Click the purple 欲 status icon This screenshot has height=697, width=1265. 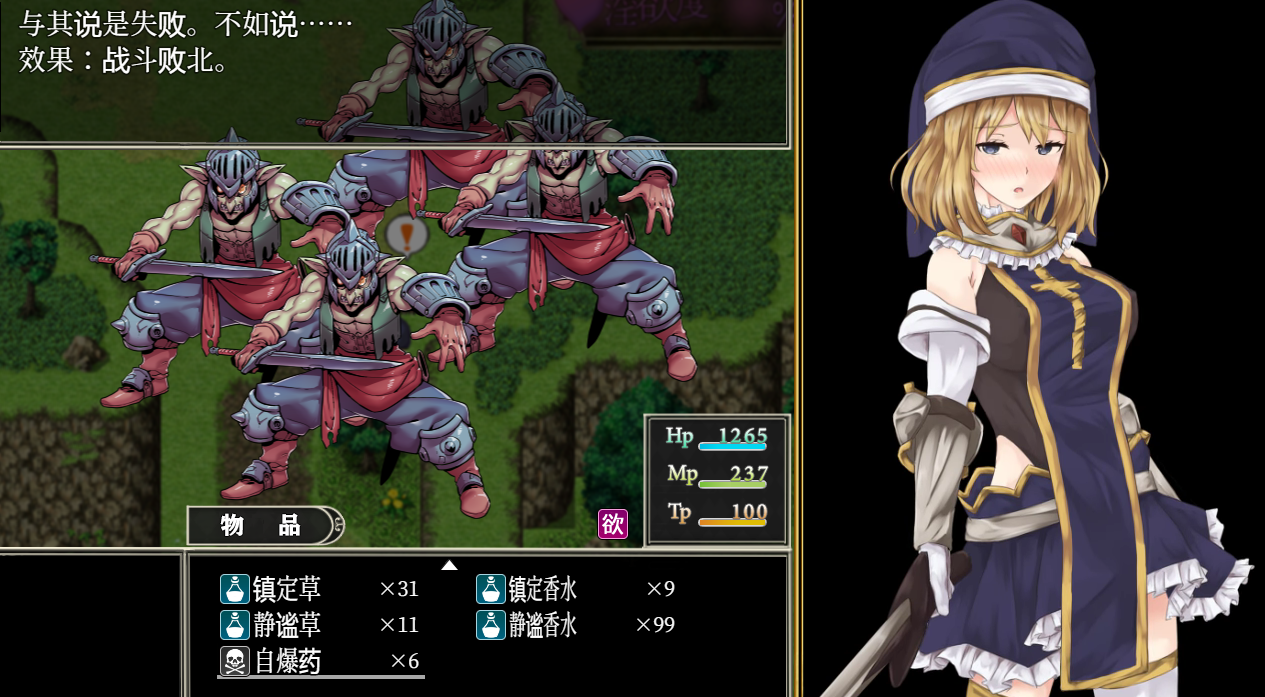(x=612, y=524)
